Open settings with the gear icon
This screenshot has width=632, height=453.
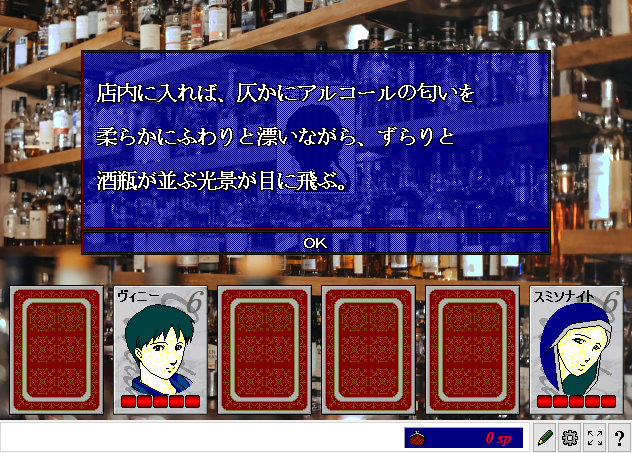[570, 438]
